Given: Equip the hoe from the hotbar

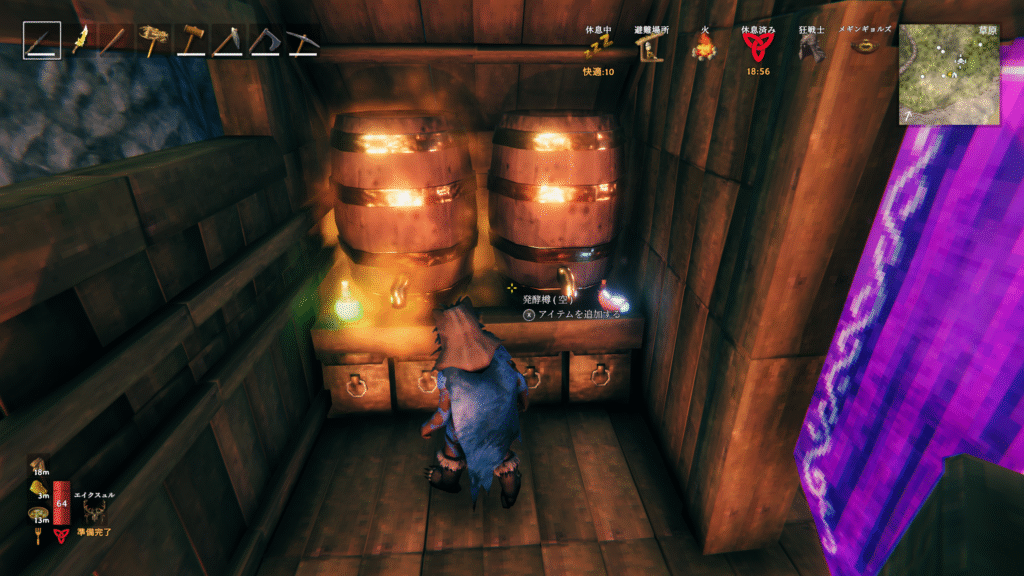Looking at the screenshot, I should coord(227,41).
